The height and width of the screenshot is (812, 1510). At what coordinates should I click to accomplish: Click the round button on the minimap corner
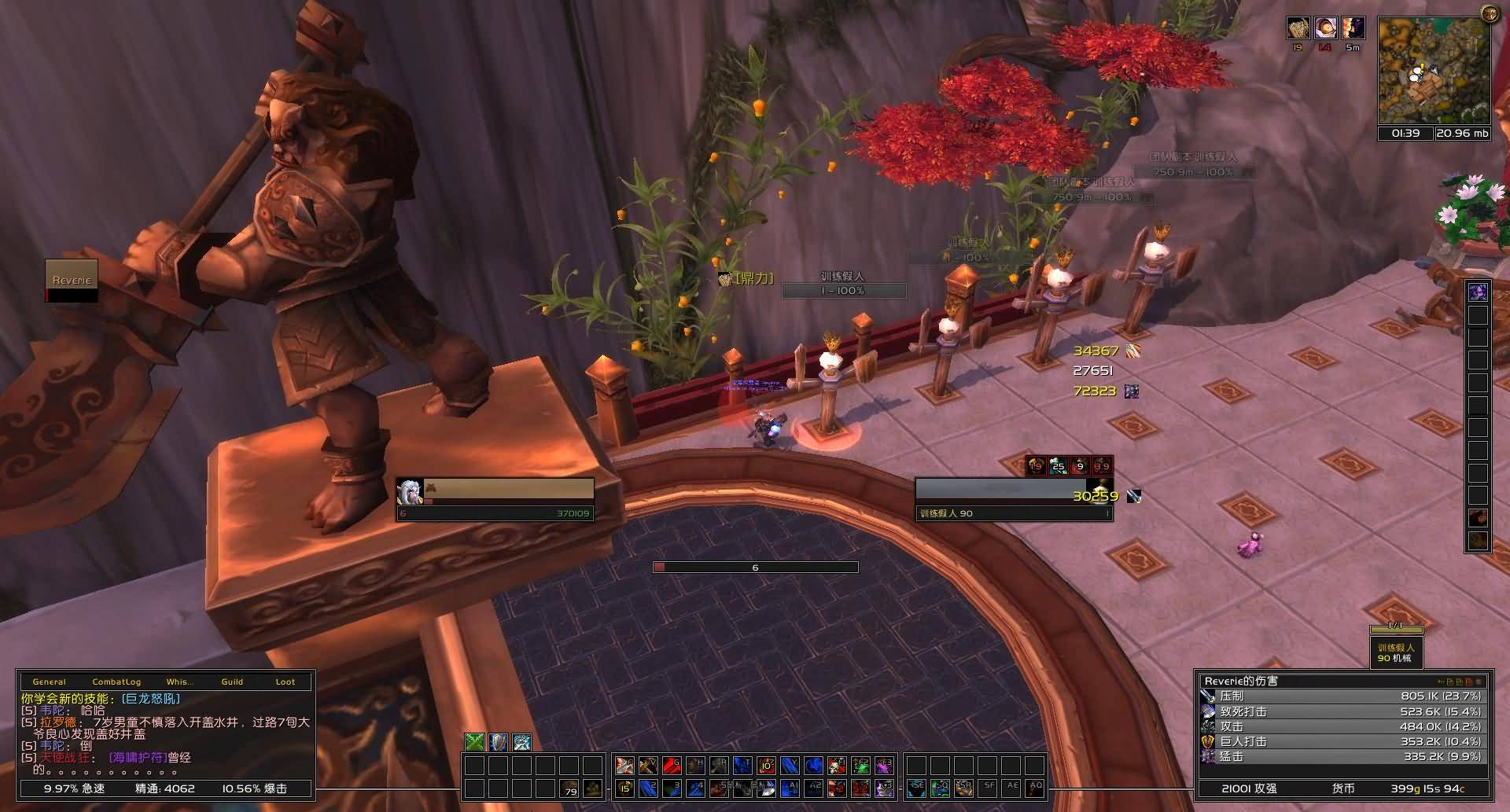pos(1489,13)
